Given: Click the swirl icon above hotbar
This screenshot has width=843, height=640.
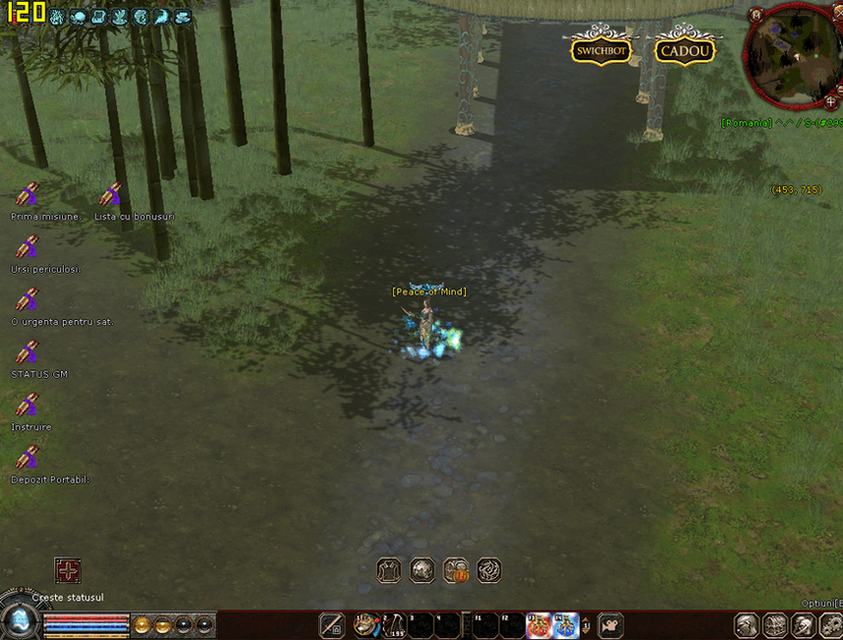Looking at the screenshot, I should tap(489, 570).
